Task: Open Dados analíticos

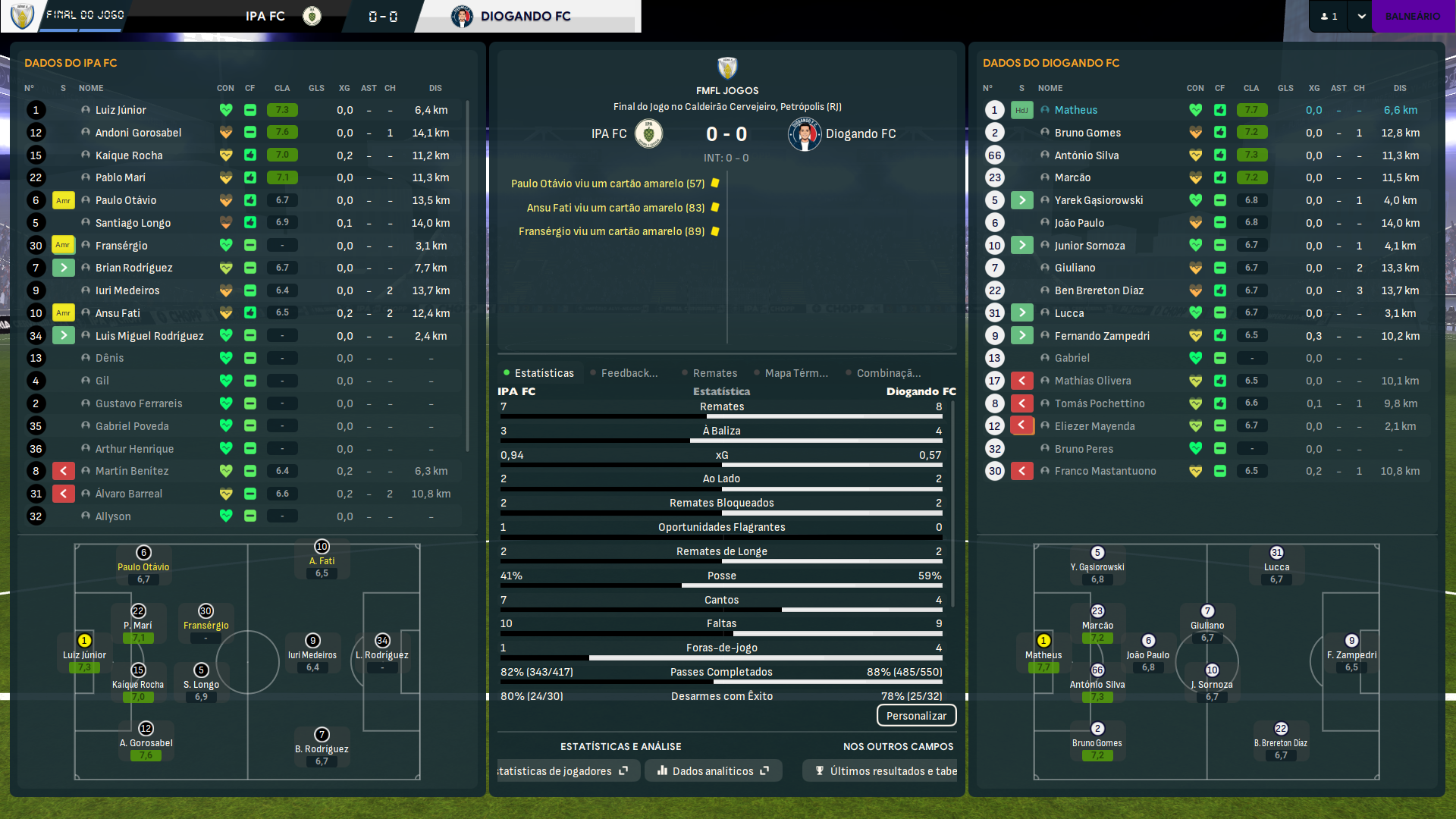Action: (x=713, y=771)
